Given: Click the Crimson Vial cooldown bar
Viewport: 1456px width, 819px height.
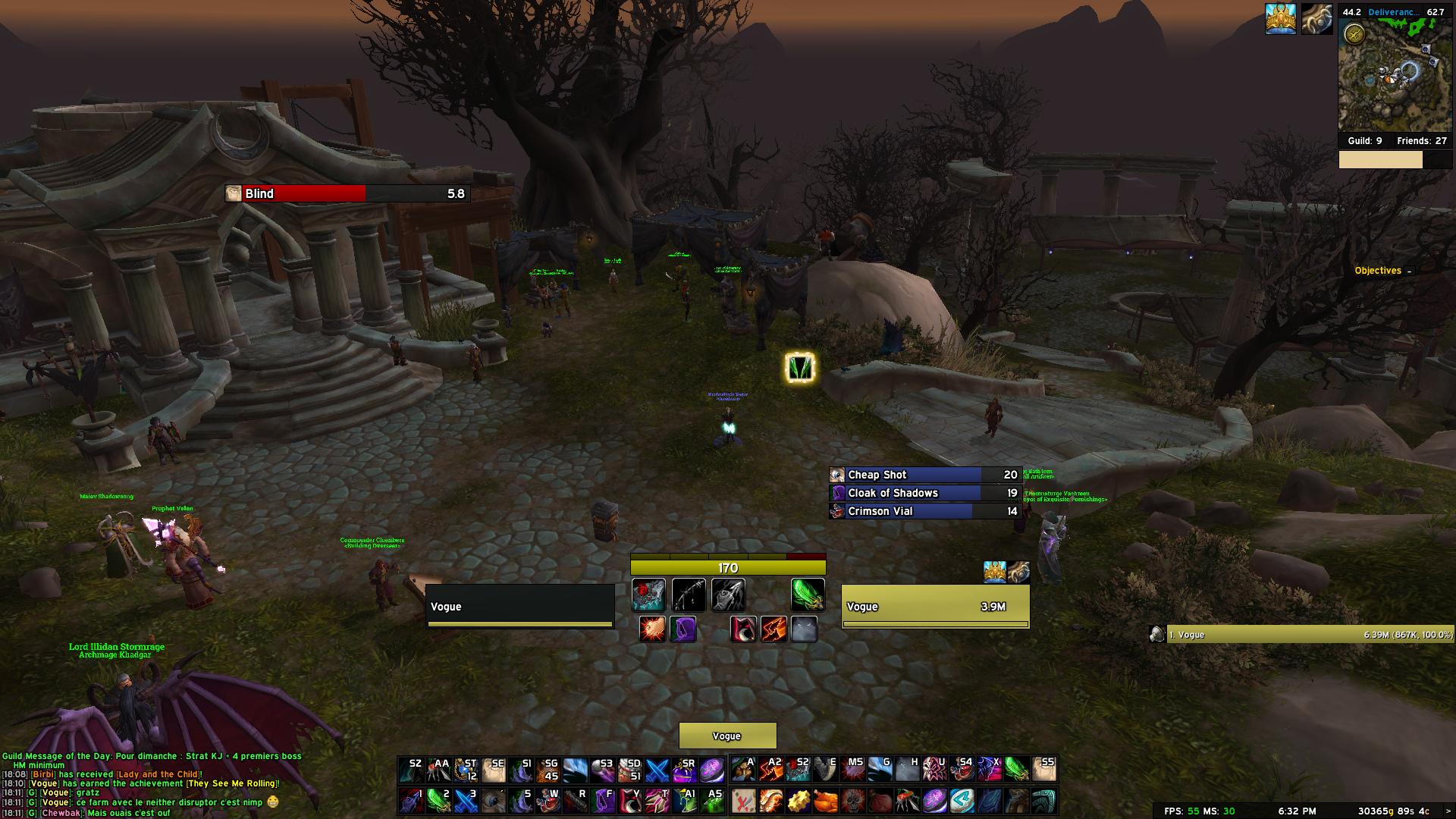Looking at the screenshot, I should pos(925,511).
